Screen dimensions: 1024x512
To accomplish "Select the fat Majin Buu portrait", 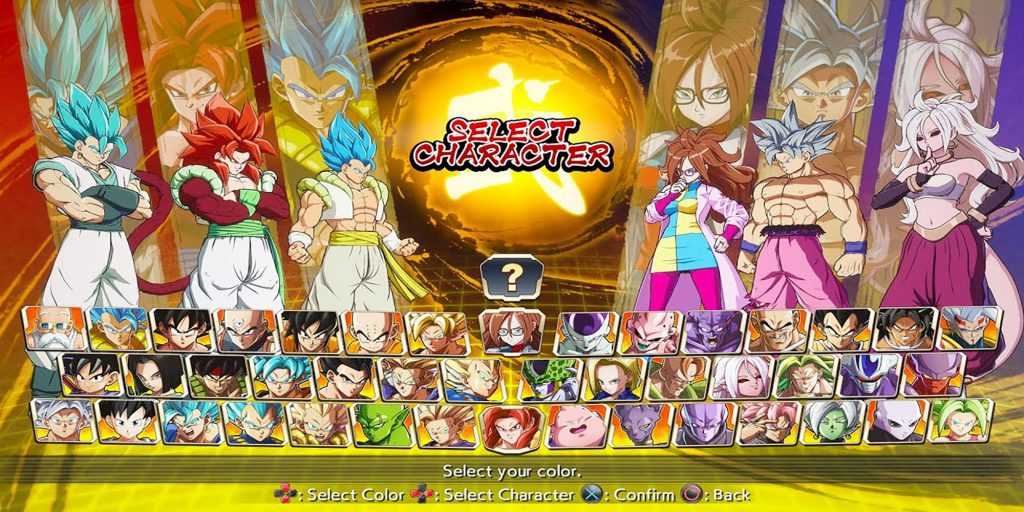I will click(x=577, y=424).
